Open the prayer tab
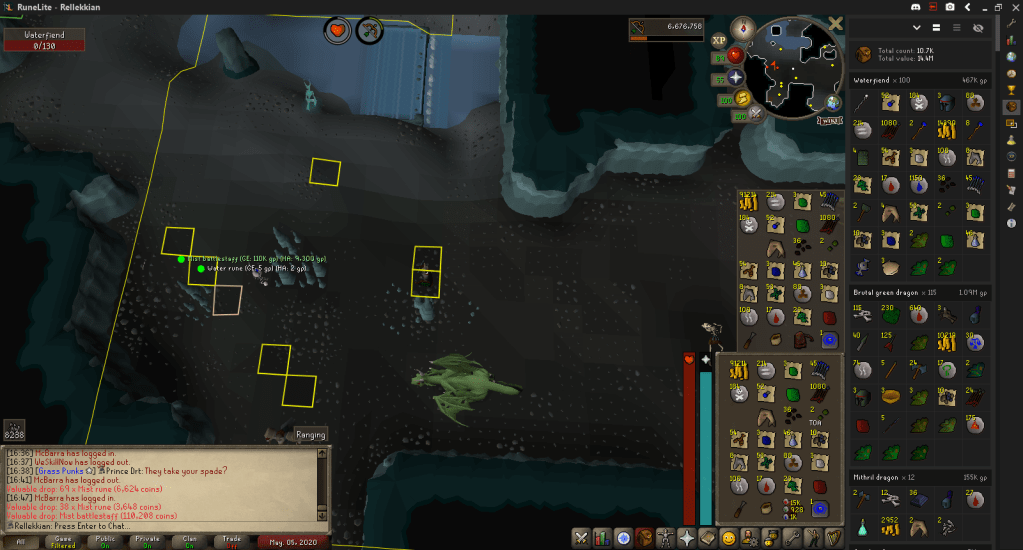This screenshot has width=1023, height=550. tap(687, 538)
